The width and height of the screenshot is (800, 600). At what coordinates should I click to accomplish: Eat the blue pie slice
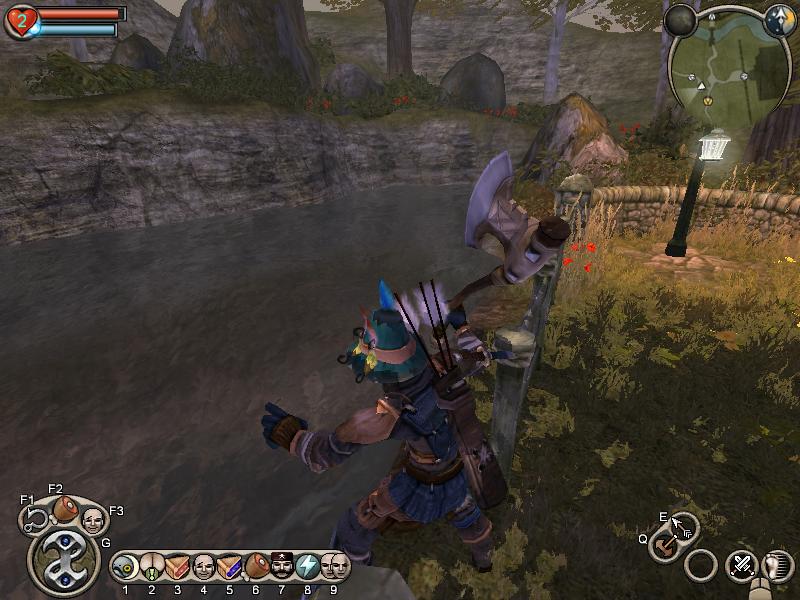(230, 566)
